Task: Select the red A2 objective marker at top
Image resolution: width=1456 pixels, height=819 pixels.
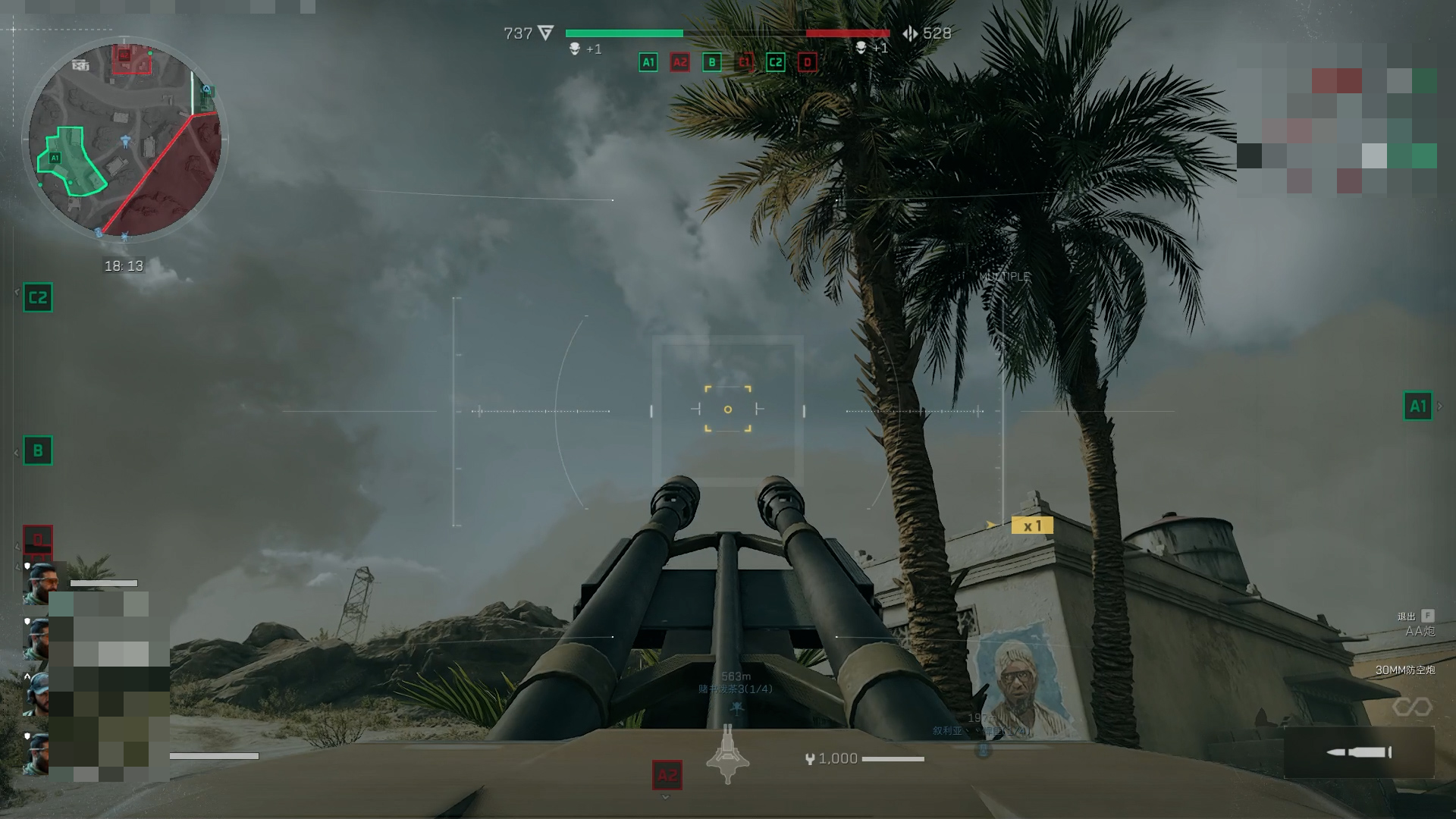Action: point(679,63)
